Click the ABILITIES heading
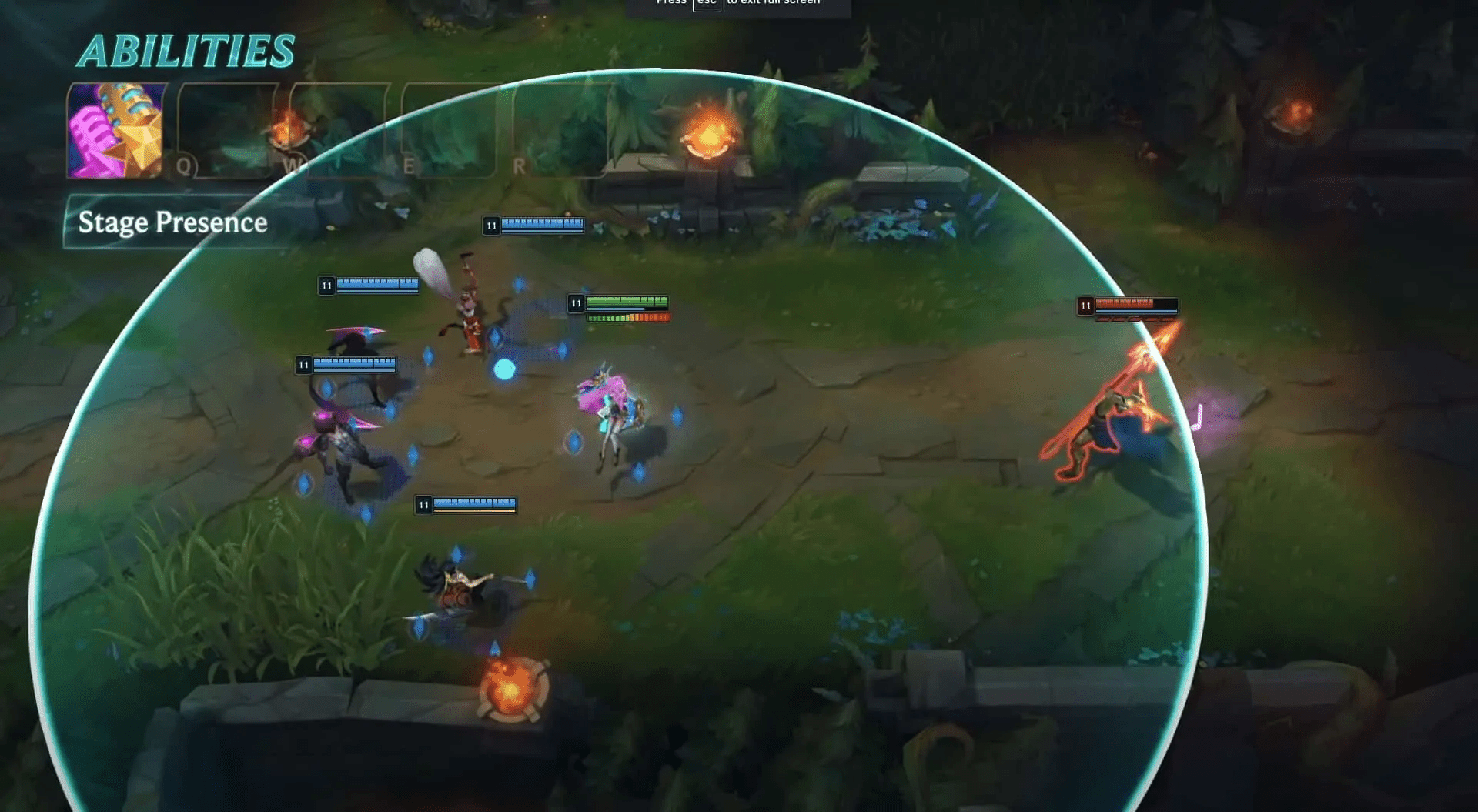The width and height of the screenshot is (1478, 812). (187, 51)
